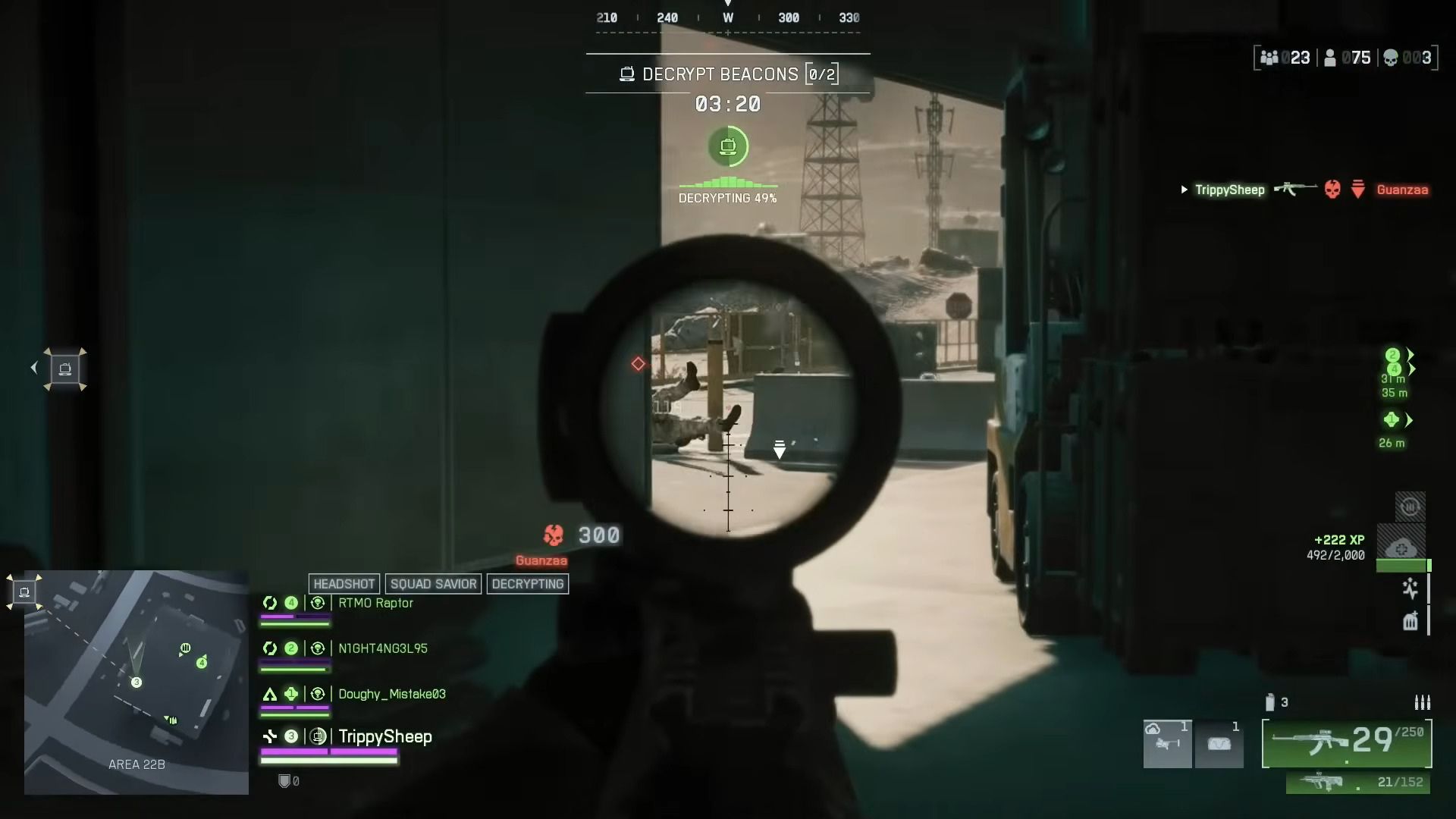Screen dimensions: 1456x819
Task: Toggle N1GHT4NG3L95's spawn beacon indicator
Action: (318, 648)
